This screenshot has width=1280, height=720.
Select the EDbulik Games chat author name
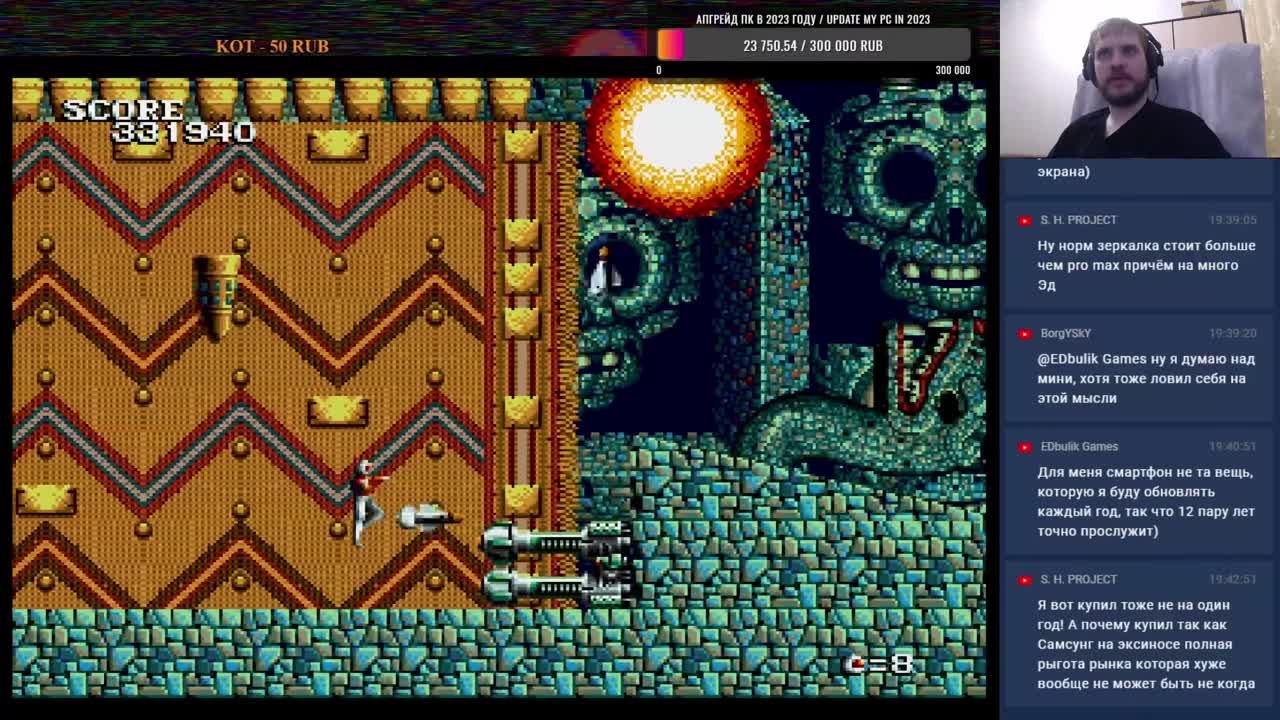(x=1078, y=446)
